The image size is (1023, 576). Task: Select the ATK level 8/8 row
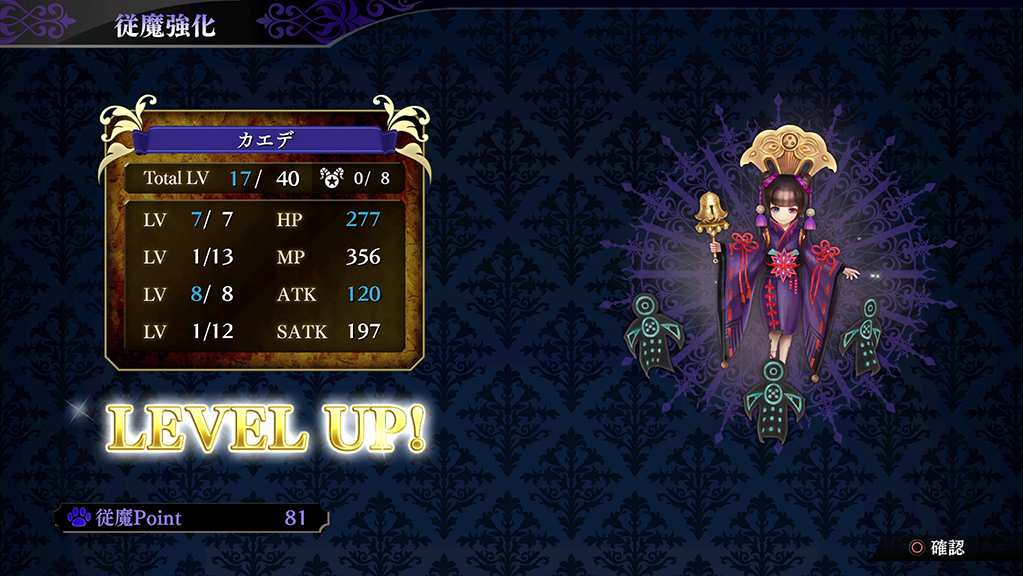263,294
